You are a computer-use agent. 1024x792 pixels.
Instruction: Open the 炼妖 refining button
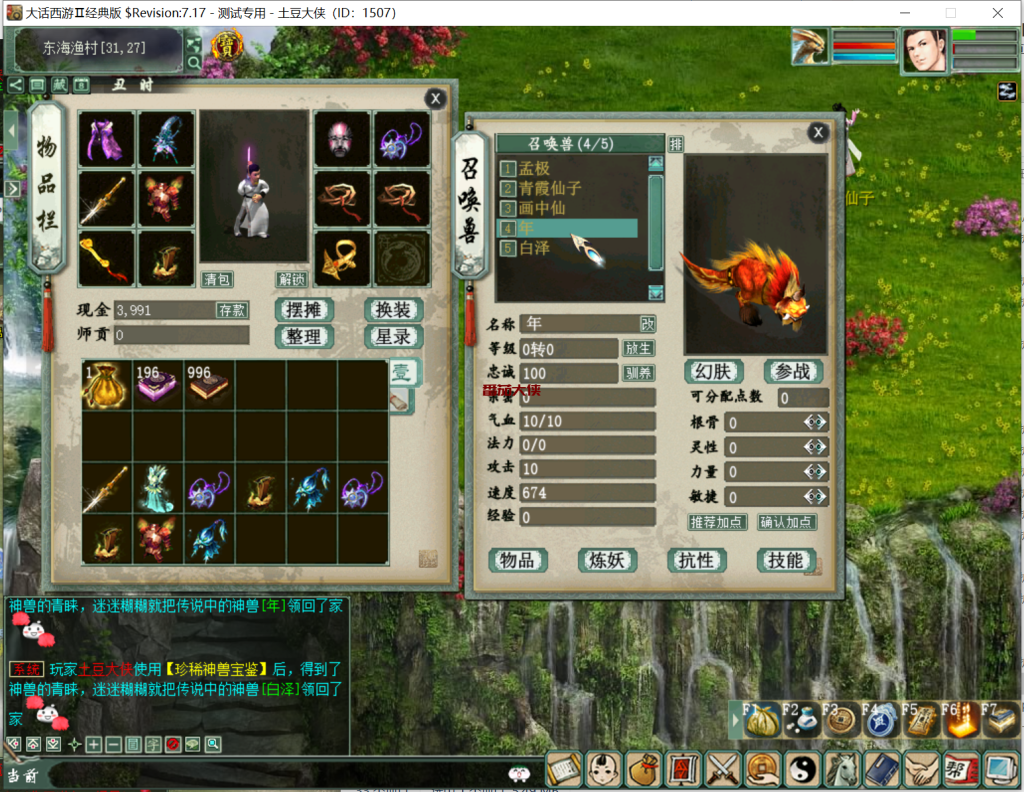coord(607,560)
